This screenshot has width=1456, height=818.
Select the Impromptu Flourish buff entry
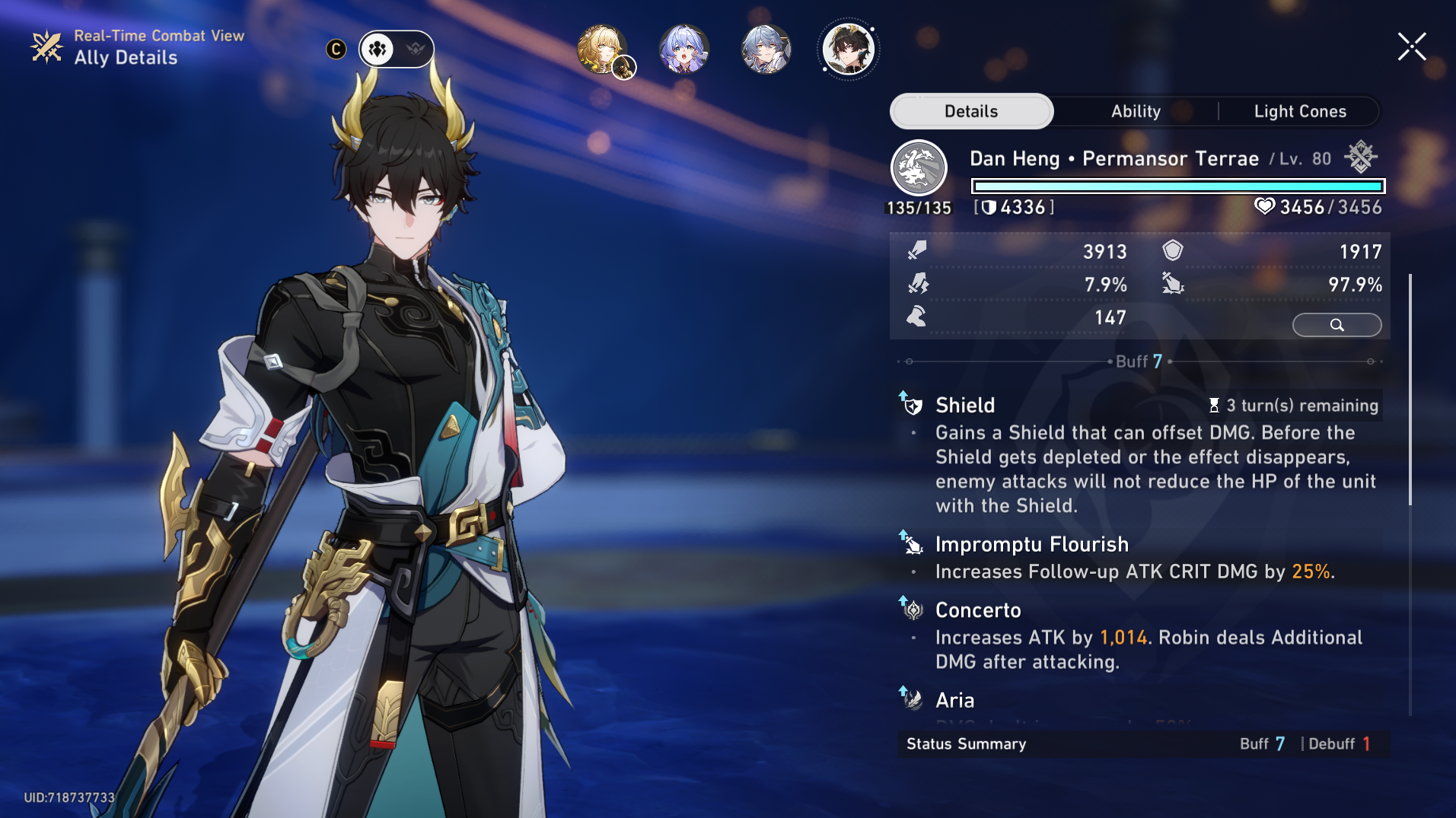(x=1031, y=545)
